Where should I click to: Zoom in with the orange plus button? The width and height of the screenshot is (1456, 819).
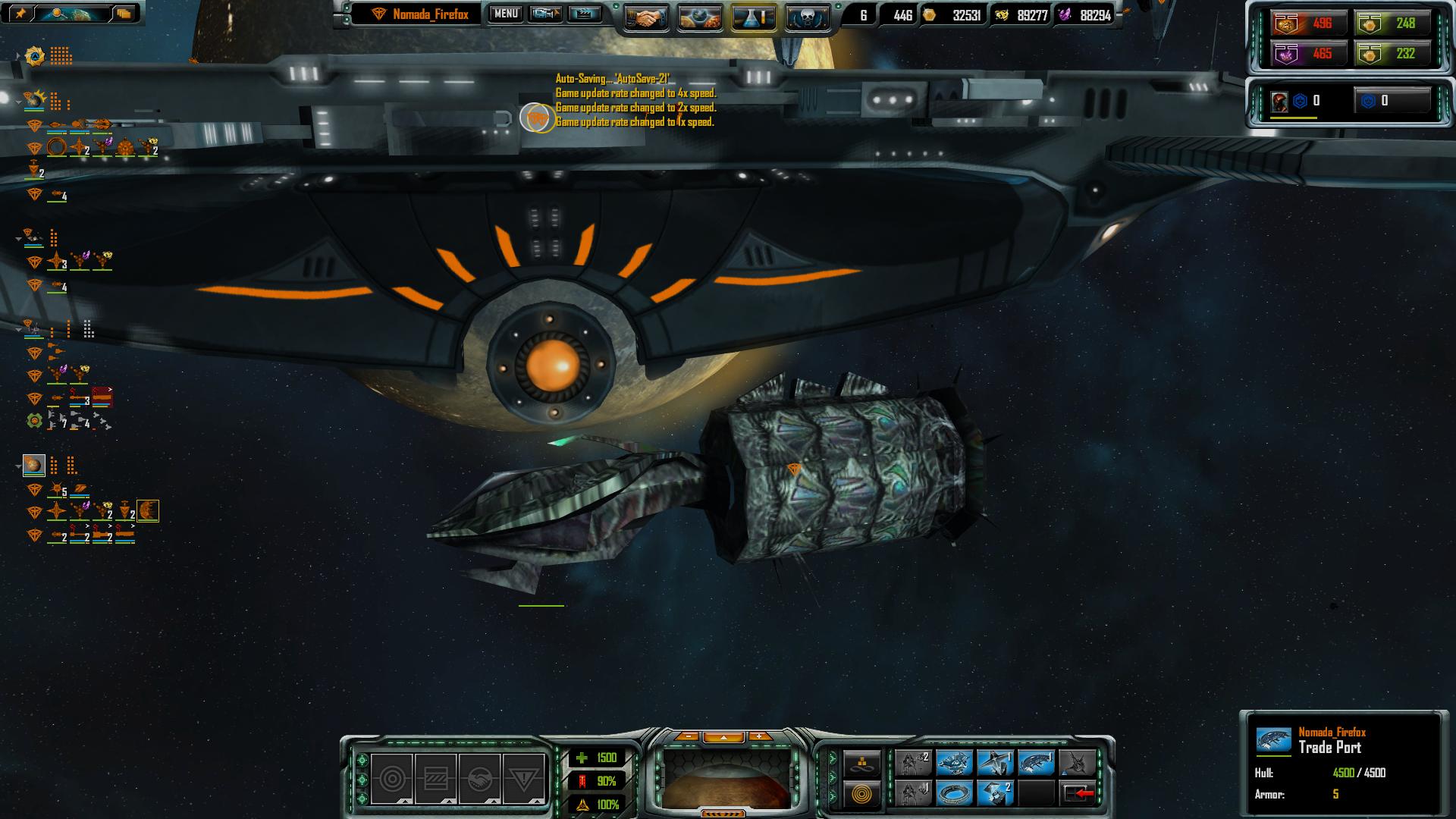[759, 736]
